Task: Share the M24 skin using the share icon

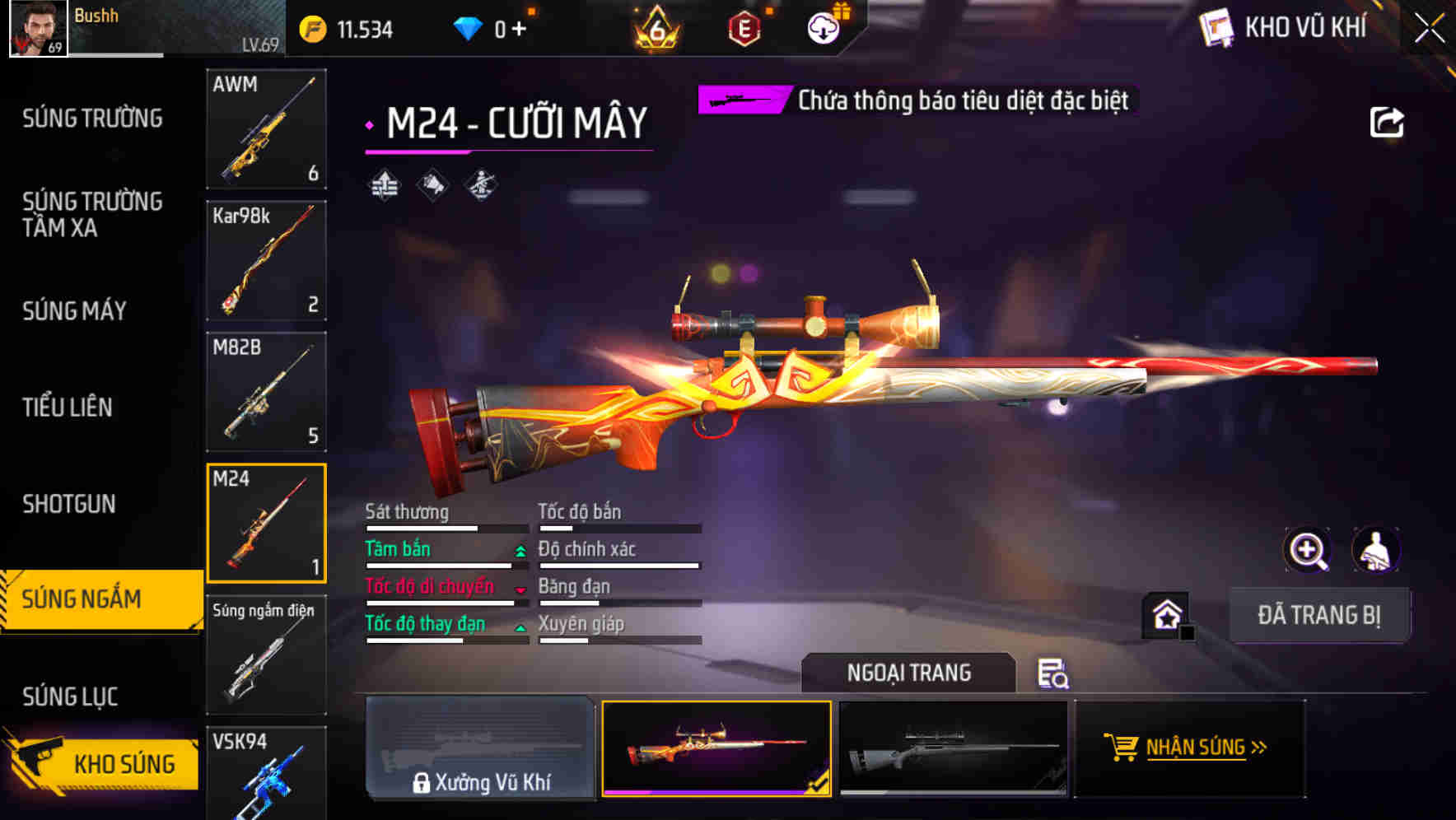Action: [1388, 122]
